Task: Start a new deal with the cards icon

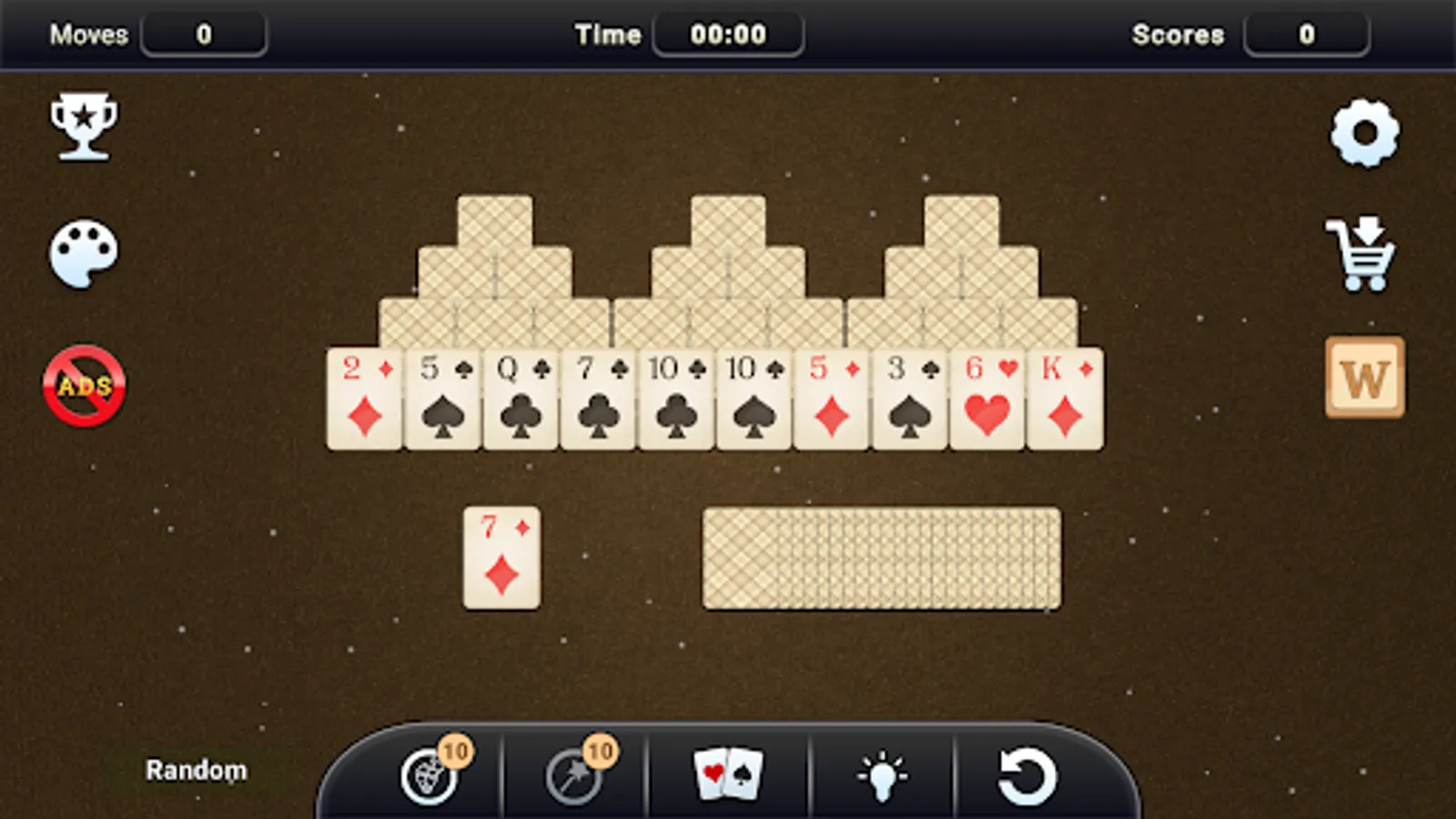Action: (728, 773)
